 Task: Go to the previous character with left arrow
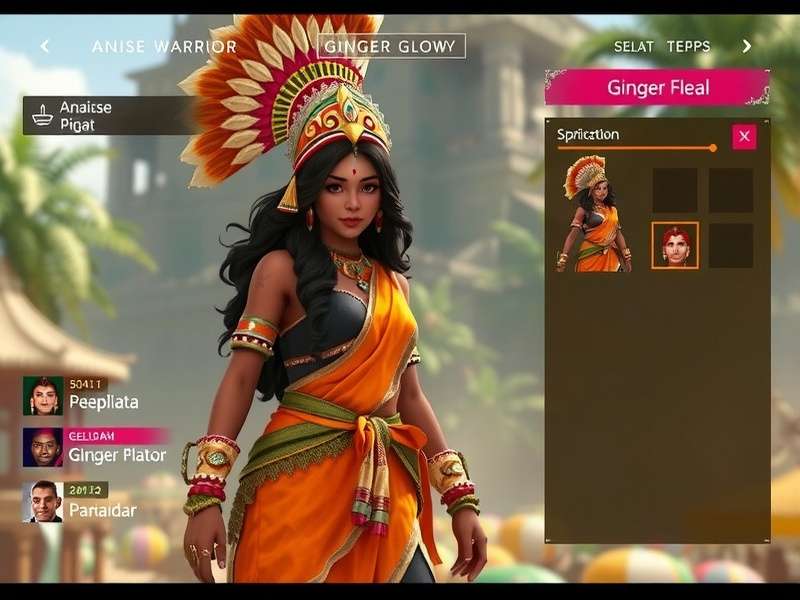coord(44,46)
